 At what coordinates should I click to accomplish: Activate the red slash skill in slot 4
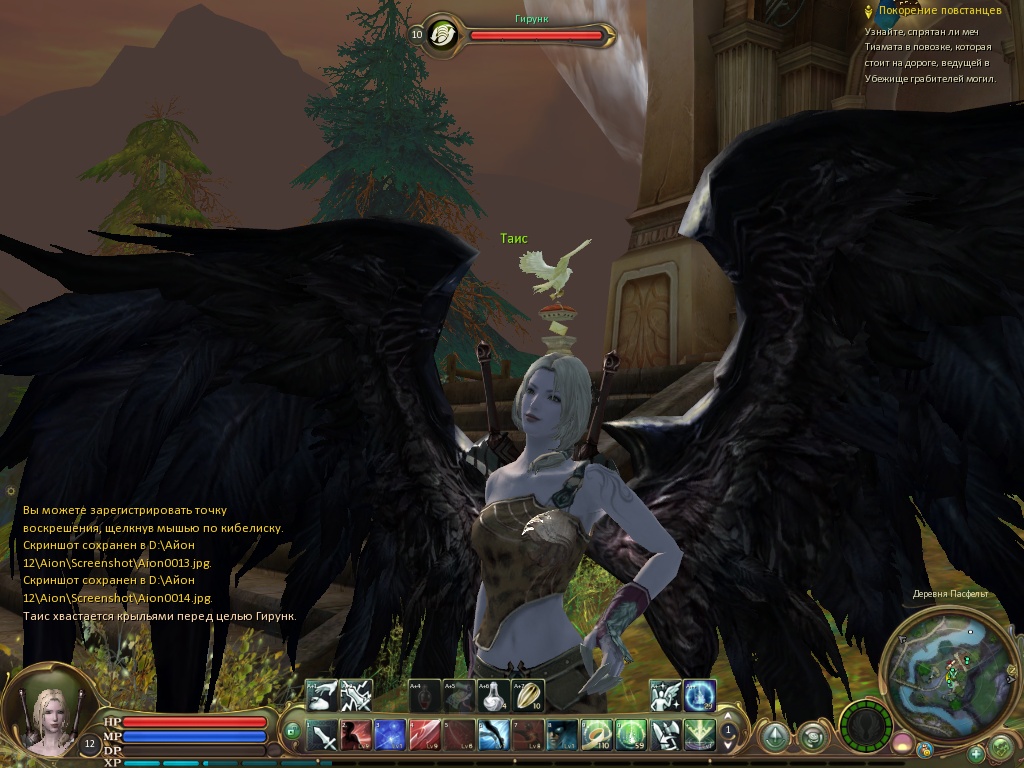pos(425,737)
